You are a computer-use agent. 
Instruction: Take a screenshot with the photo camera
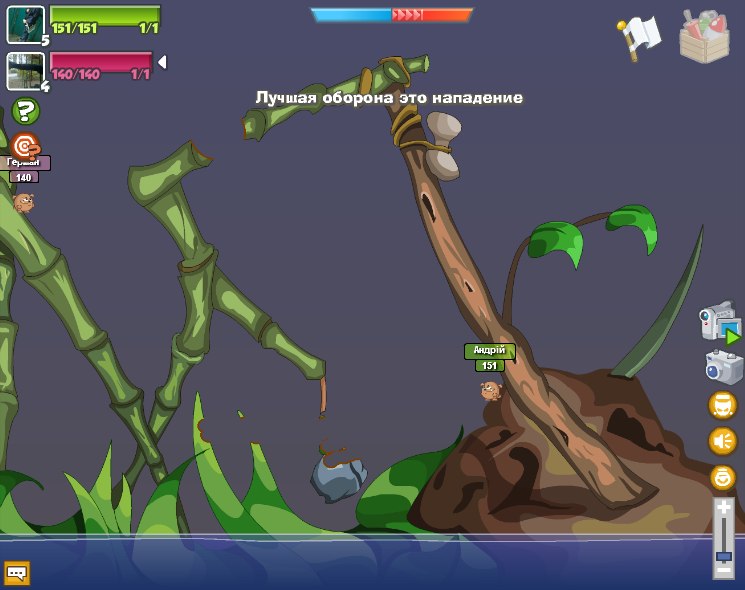click(723, 366)
